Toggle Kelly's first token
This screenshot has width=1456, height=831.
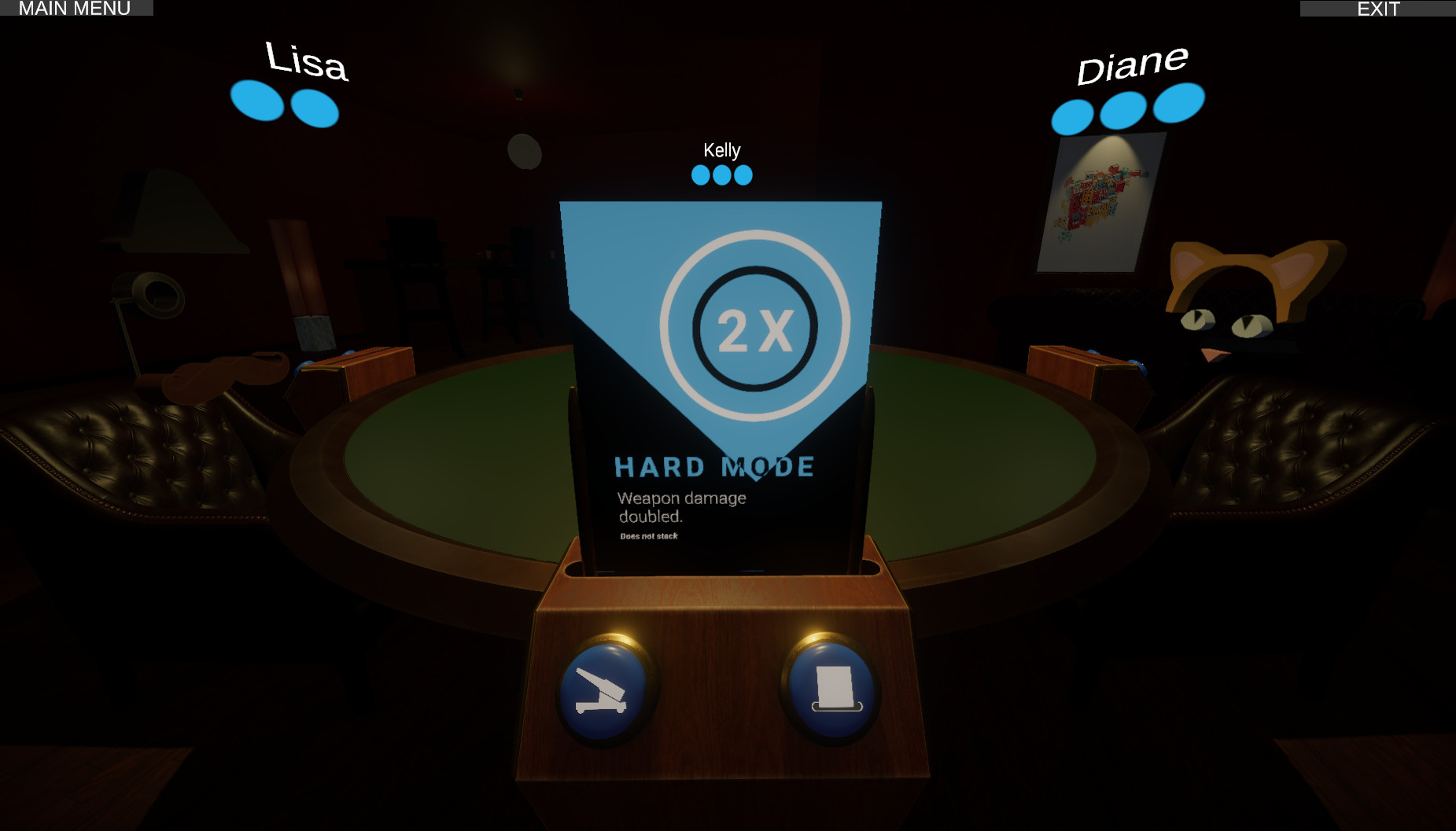(x=699, y=174)
